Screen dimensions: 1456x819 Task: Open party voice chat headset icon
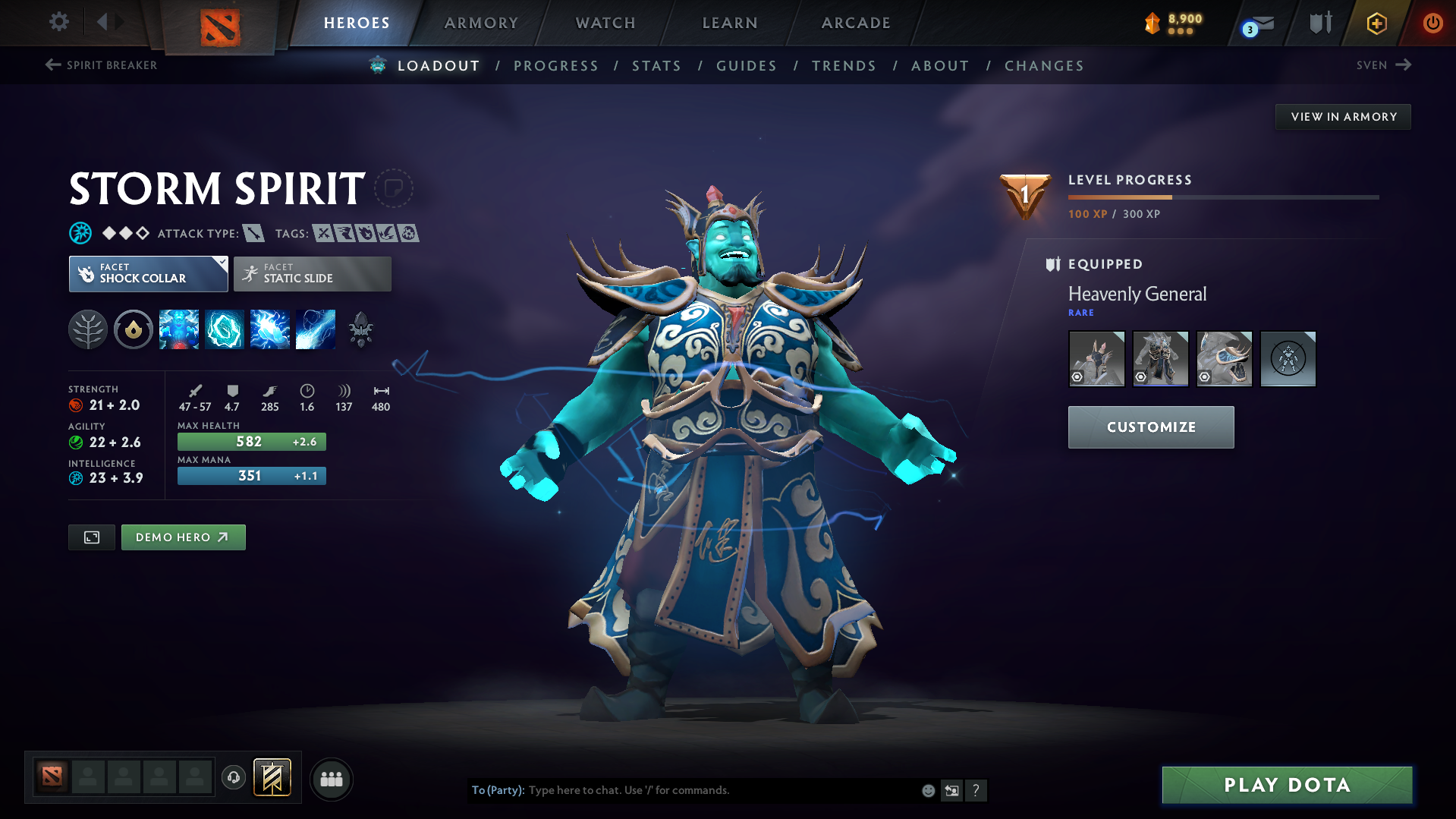tap(234, 779)
